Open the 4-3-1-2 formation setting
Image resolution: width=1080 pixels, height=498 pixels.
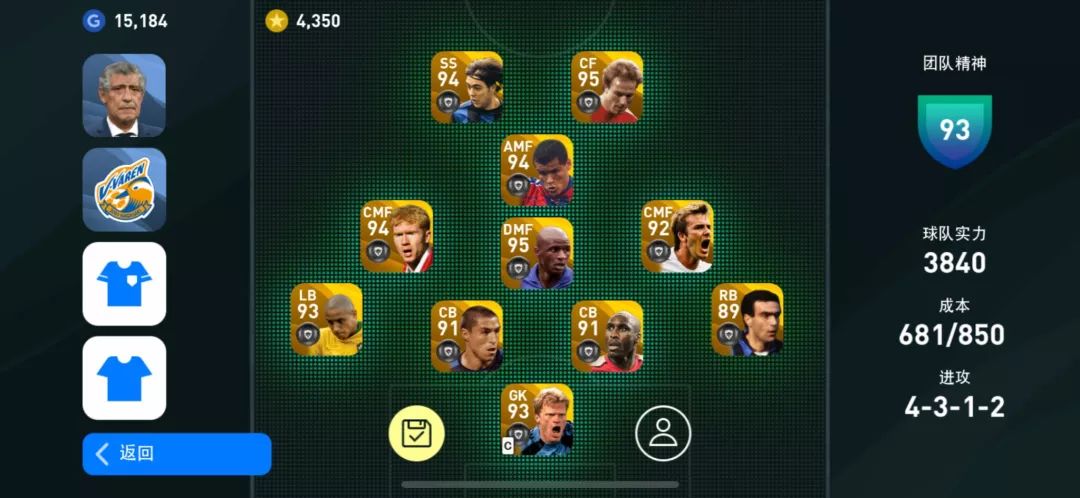(954, 407)
